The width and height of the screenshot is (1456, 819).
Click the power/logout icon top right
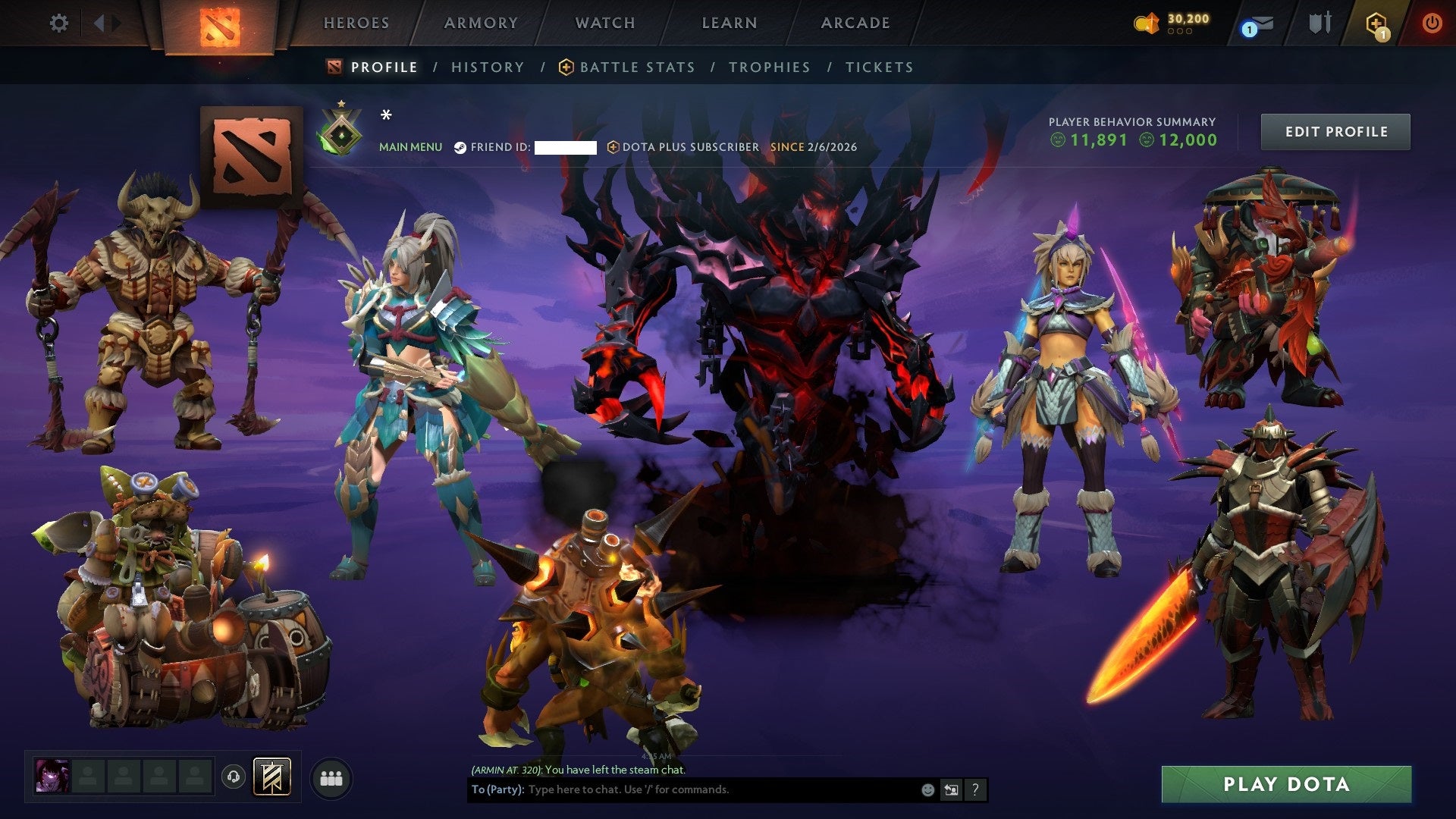[x=1433, y=23]
